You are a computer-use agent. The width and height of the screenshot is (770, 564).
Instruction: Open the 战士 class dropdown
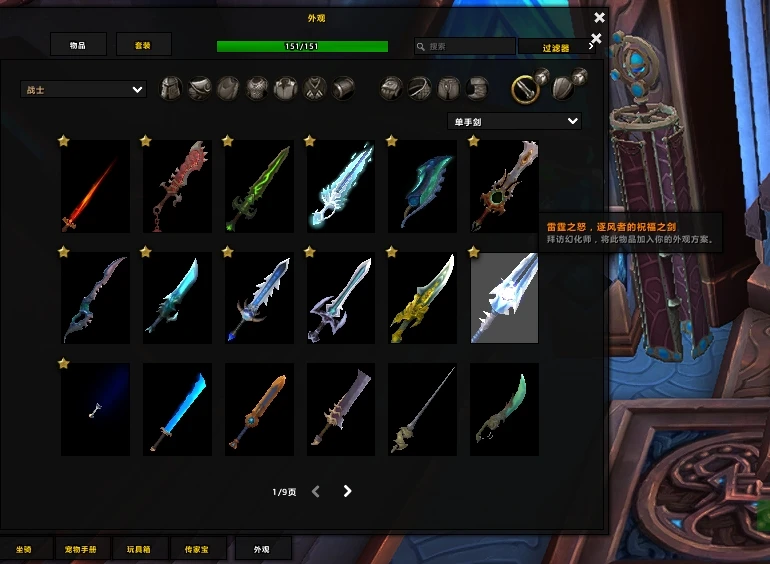coord(84,90)
